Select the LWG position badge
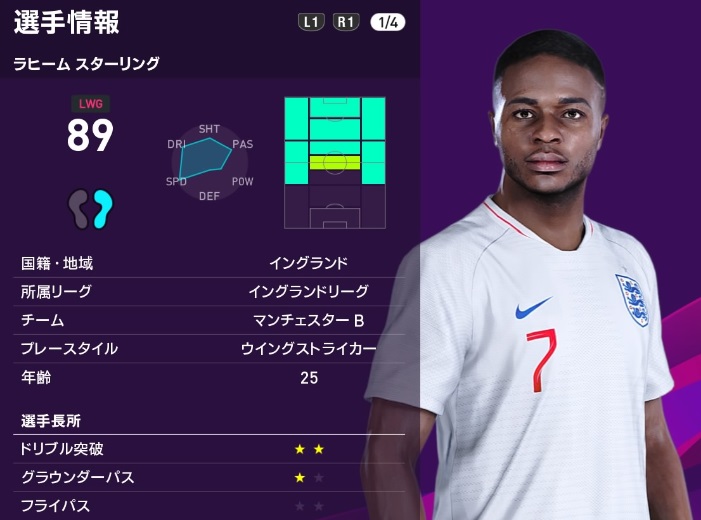The width and height of the screenshot is (701, 520). 90,103
